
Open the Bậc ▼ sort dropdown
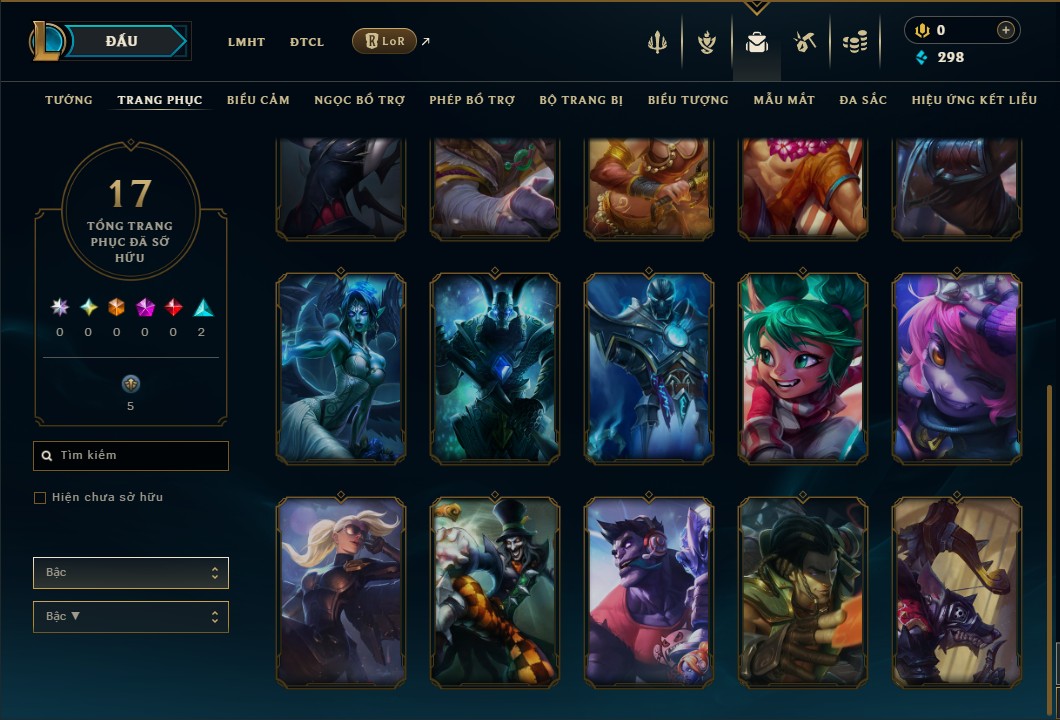(131, 617)
